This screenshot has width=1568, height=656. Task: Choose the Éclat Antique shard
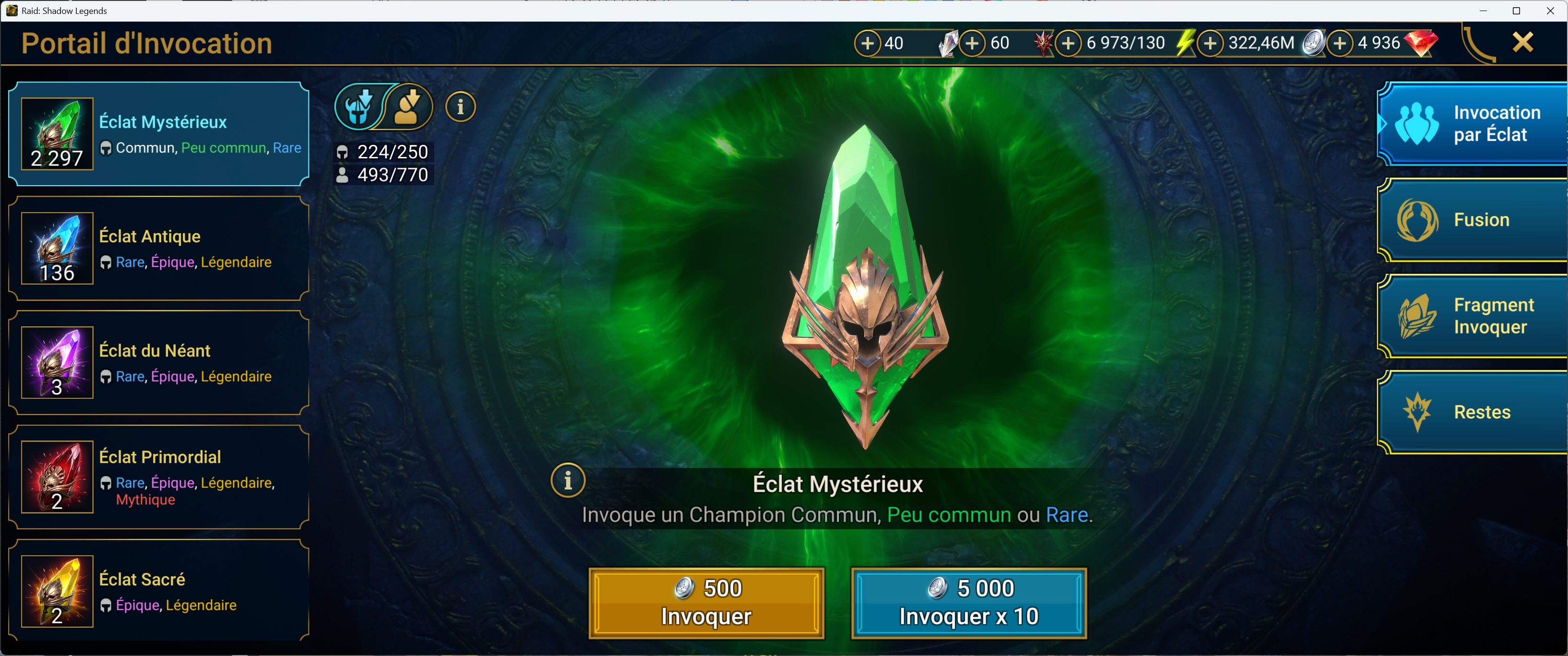[x=158, y=248]
